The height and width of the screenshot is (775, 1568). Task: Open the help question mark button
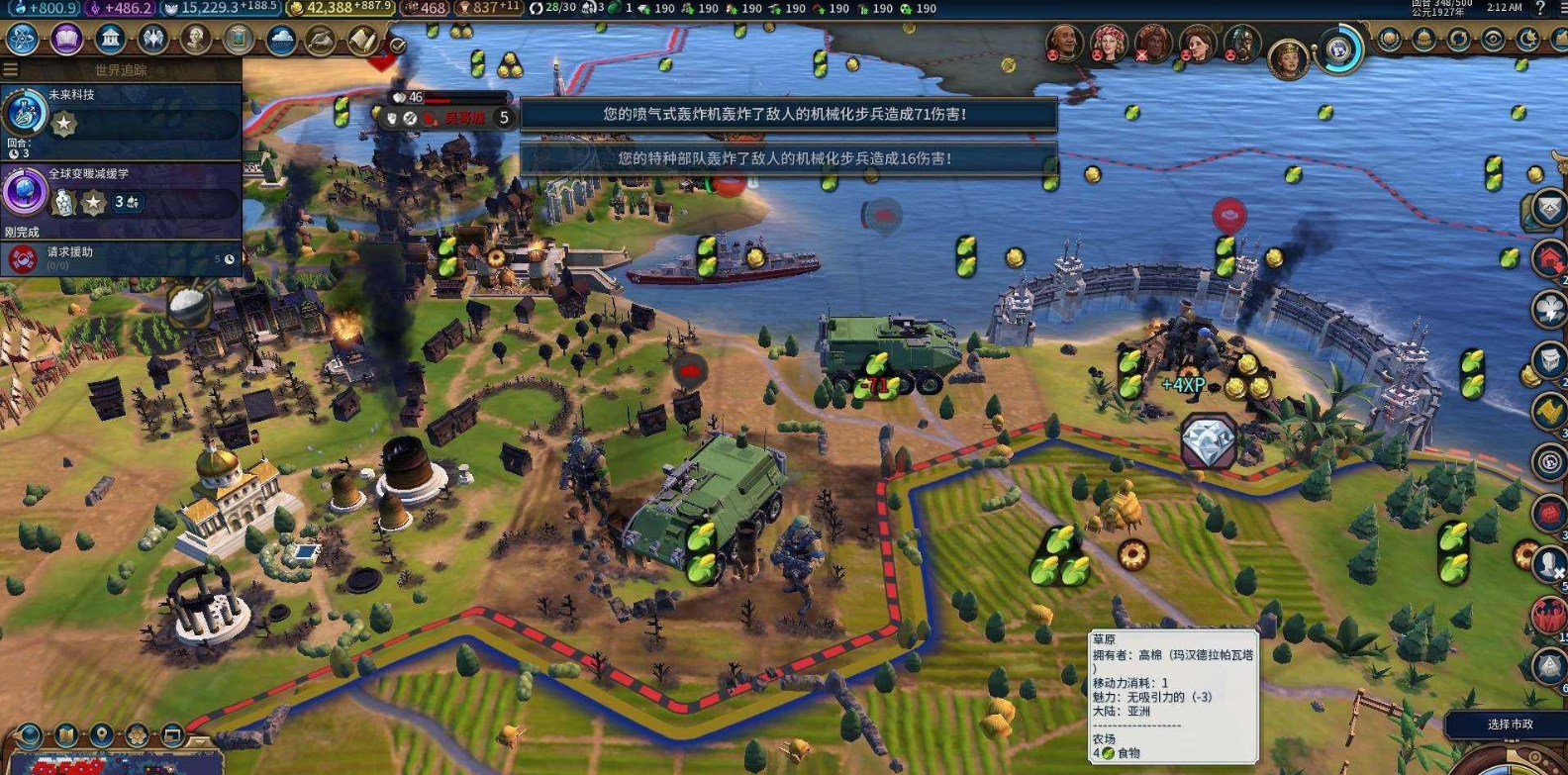click(x=1540, y=8)
